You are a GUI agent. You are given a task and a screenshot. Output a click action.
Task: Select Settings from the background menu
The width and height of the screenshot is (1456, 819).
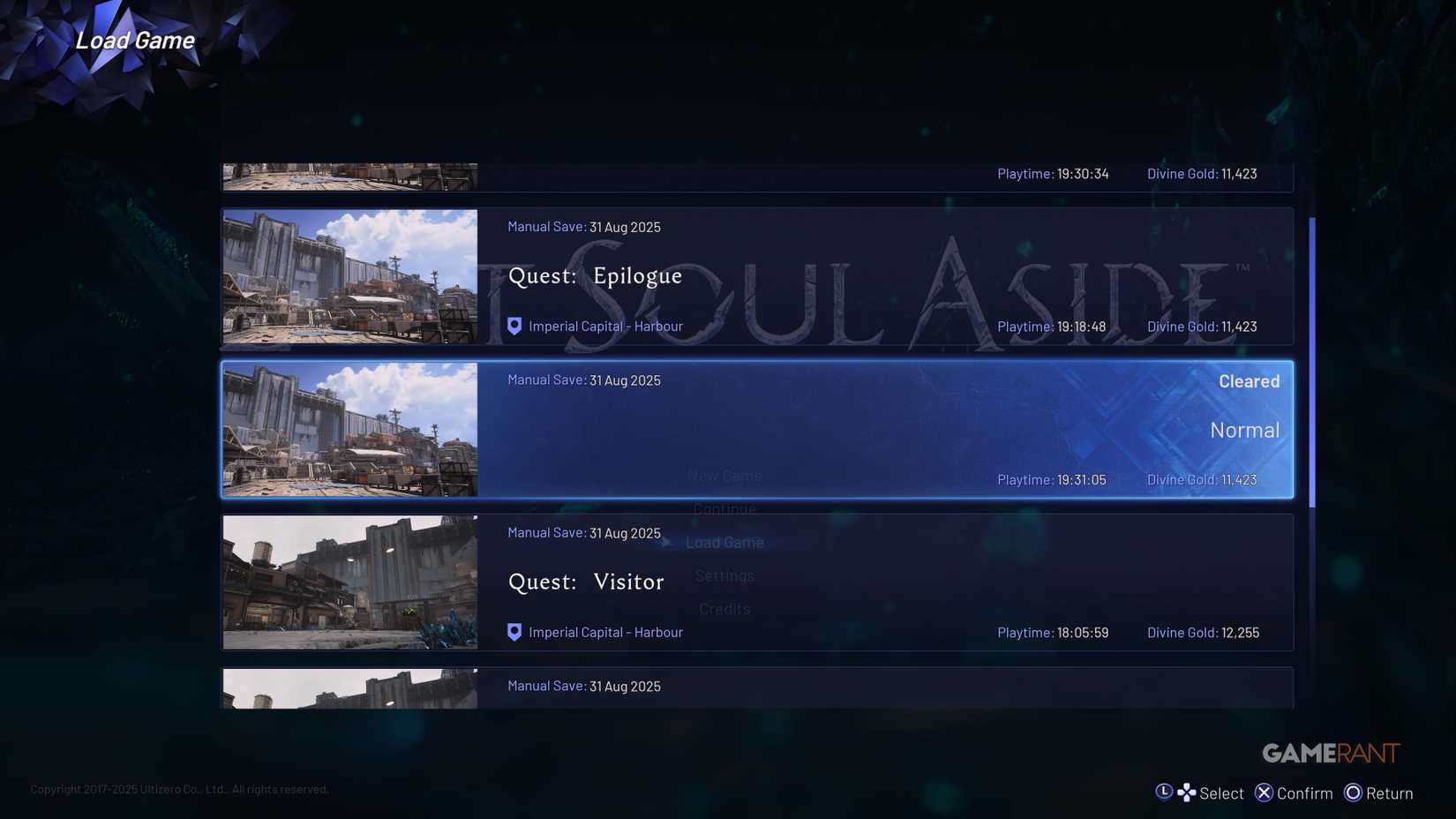pos(724,575)
